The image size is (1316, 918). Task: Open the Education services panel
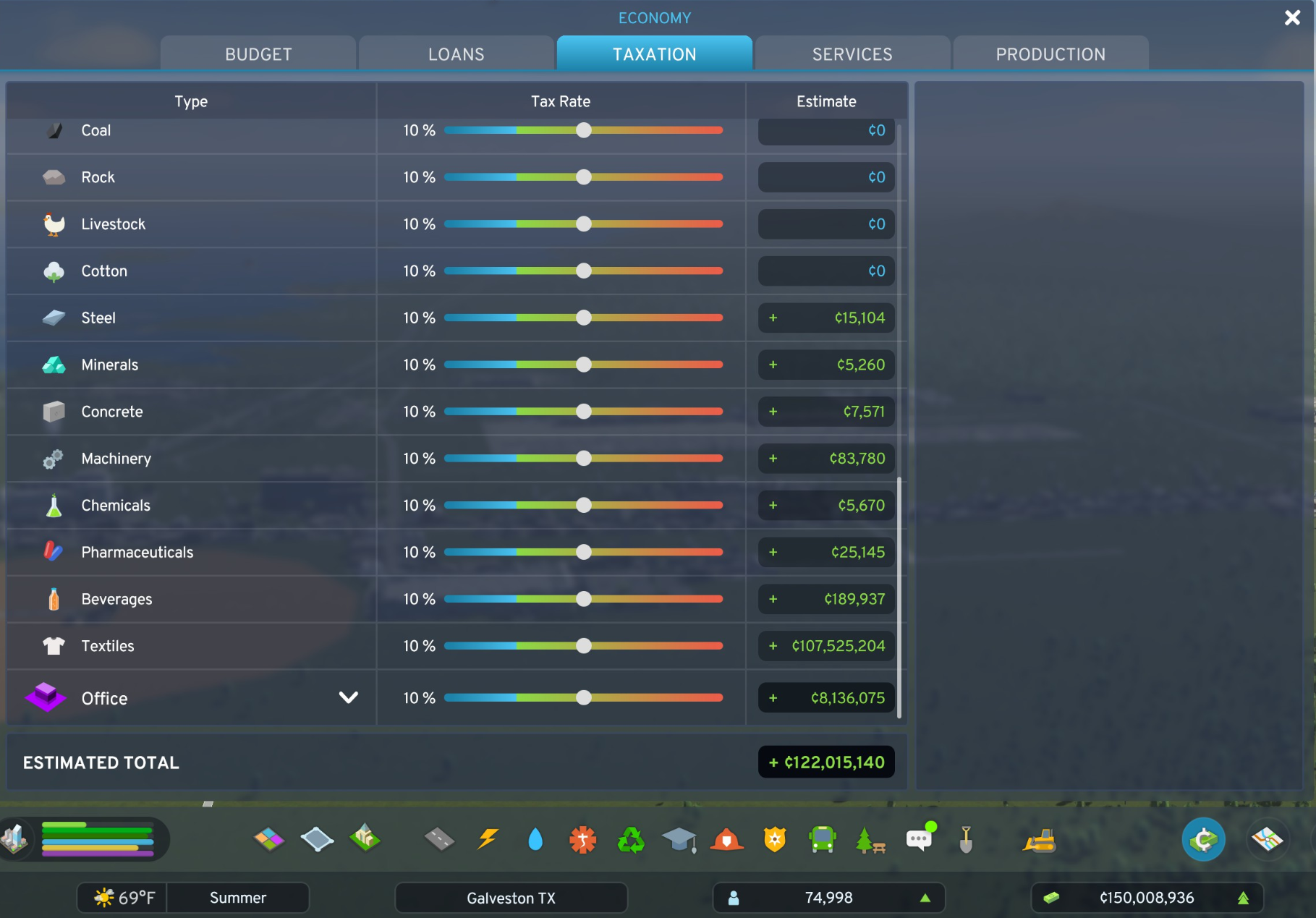[x=679, y=839]
